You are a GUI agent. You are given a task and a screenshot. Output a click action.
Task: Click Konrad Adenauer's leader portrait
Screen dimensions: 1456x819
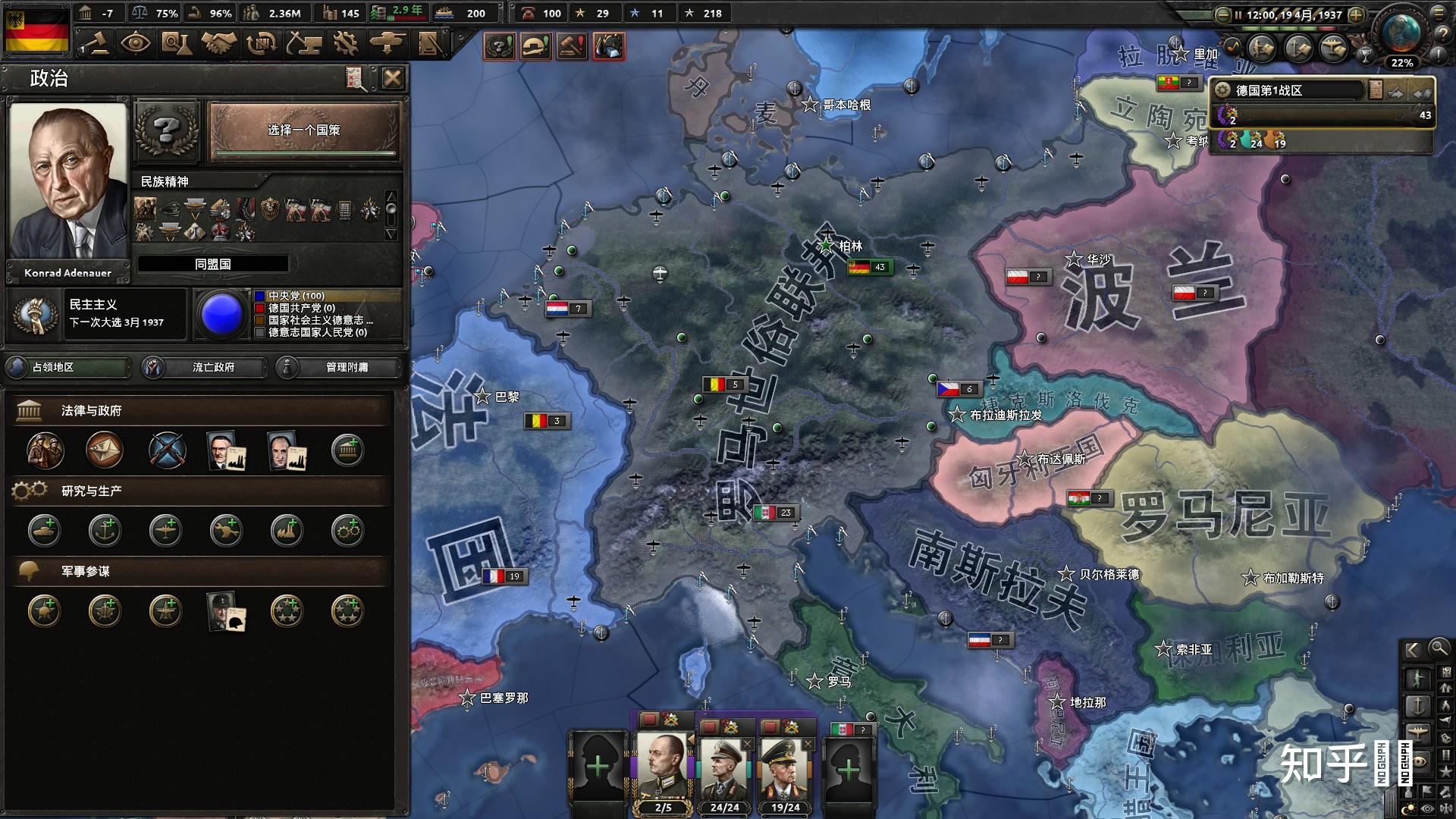68,182
